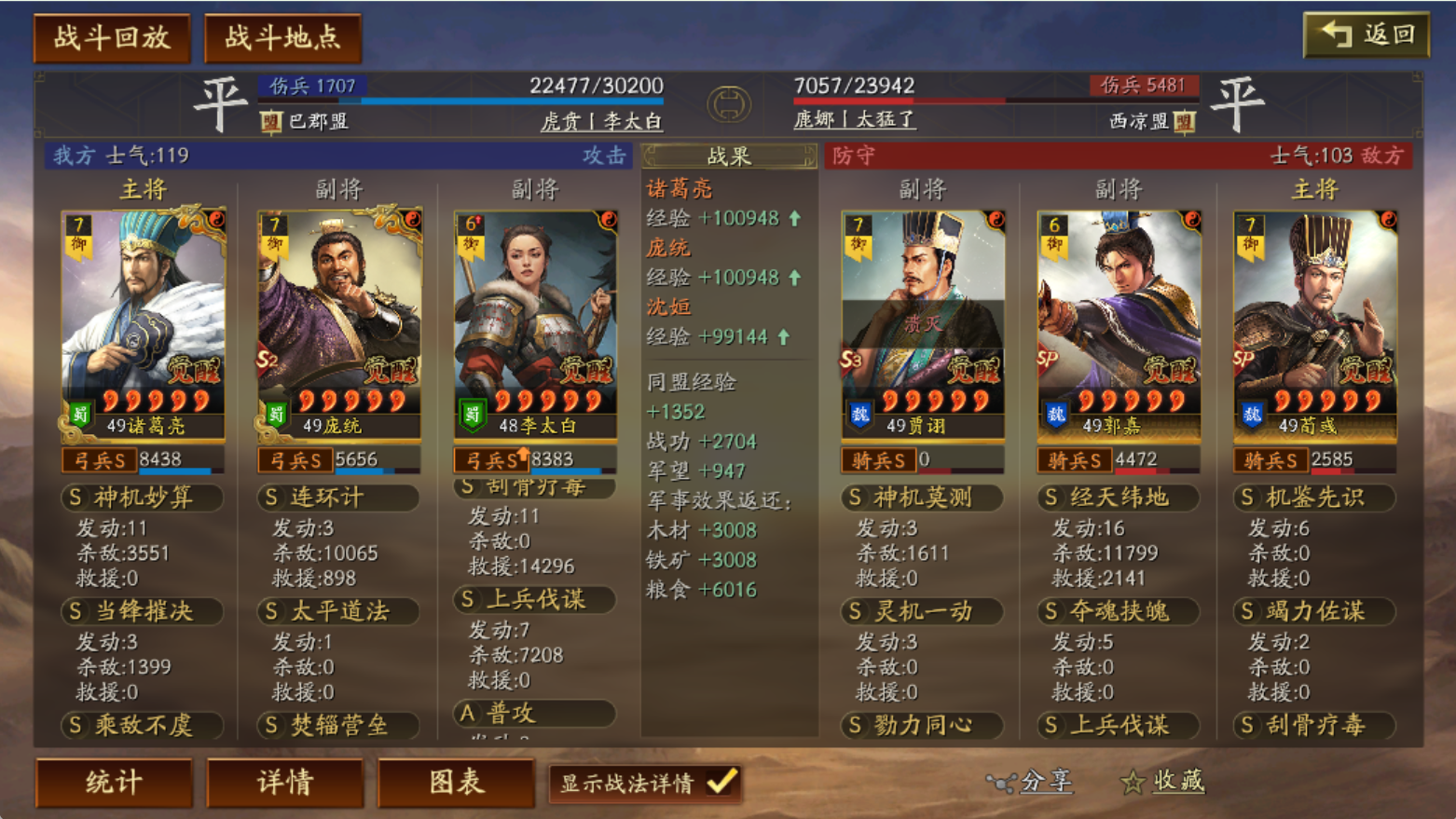The height and width of the screenshot is (819, 1456).
Task: View the 连环计 skill of 庞统
Action: tap(338, 498)
